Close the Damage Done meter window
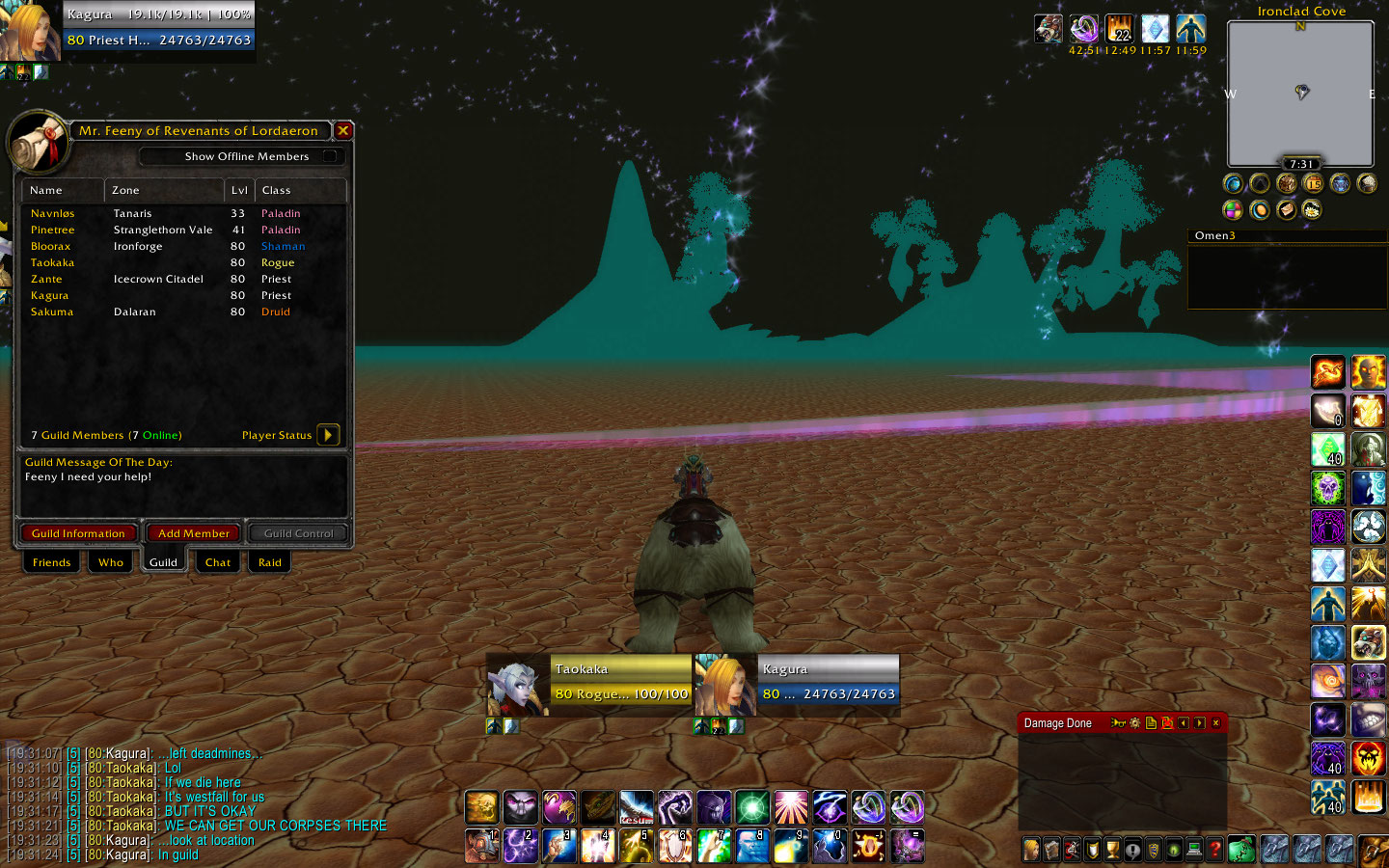 [x=1215, y=722]
